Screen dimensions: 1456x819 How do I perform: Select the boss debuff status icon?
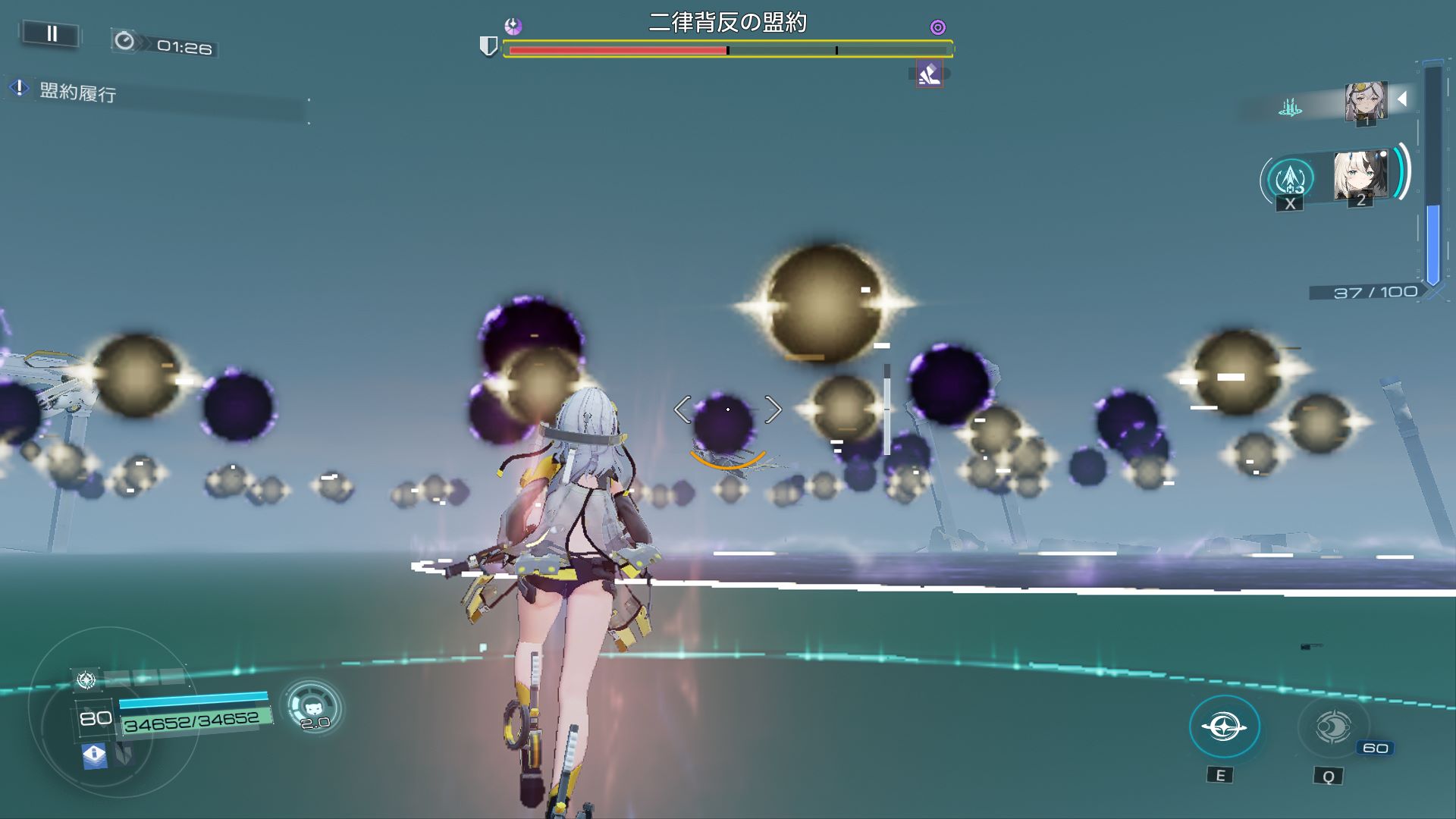click(x=929, y=74)
